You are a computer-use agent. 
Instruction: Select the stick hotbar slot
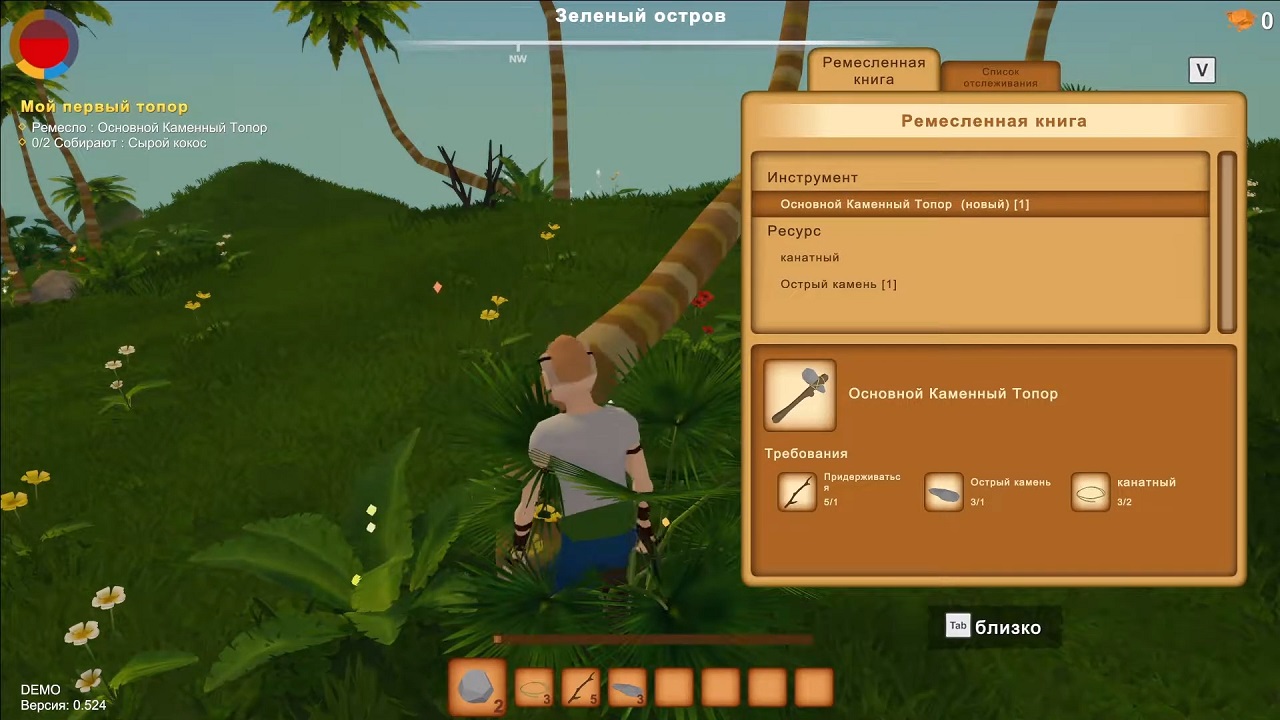581,688
